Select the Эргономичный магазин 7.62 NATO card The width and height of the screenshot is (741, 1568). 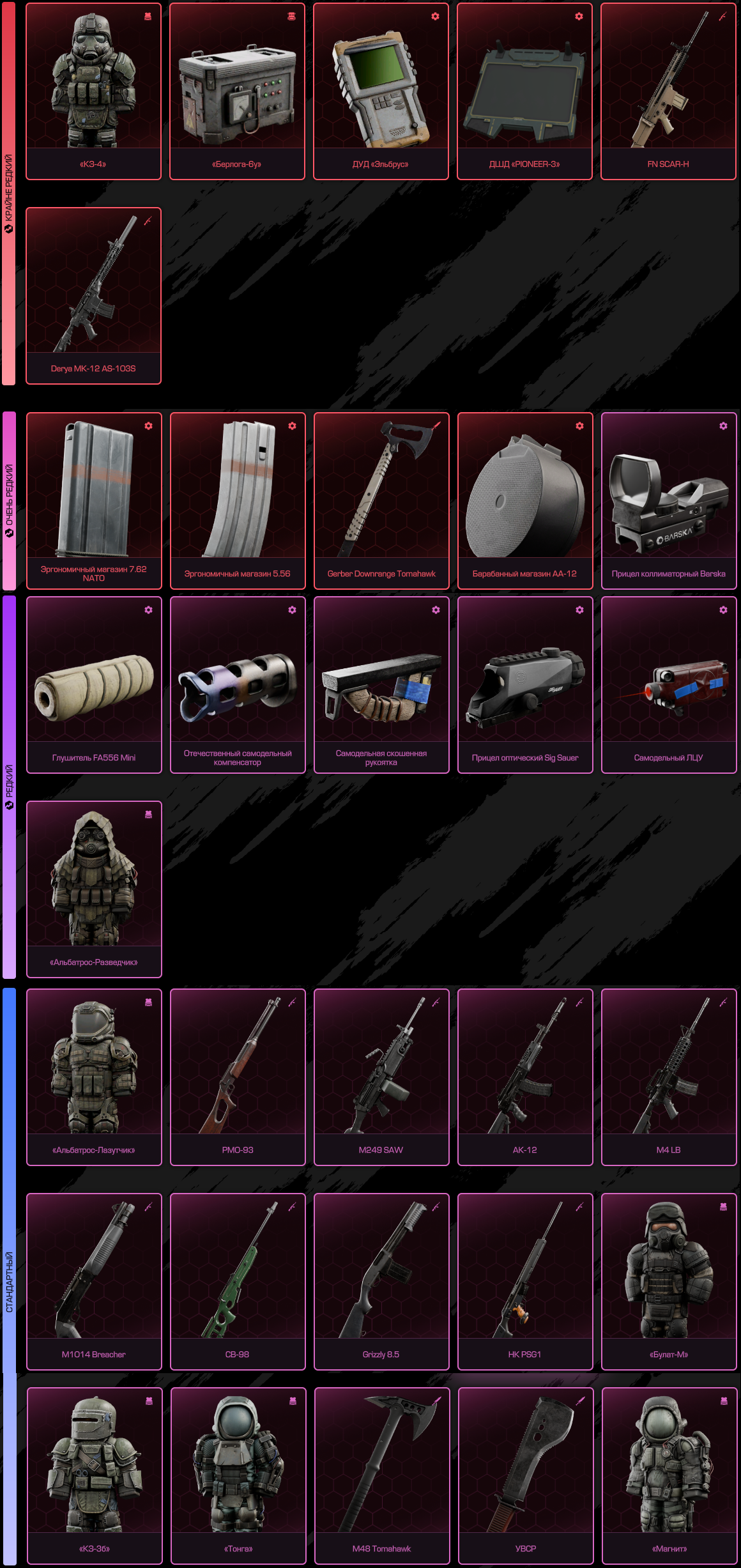(94, 500)
